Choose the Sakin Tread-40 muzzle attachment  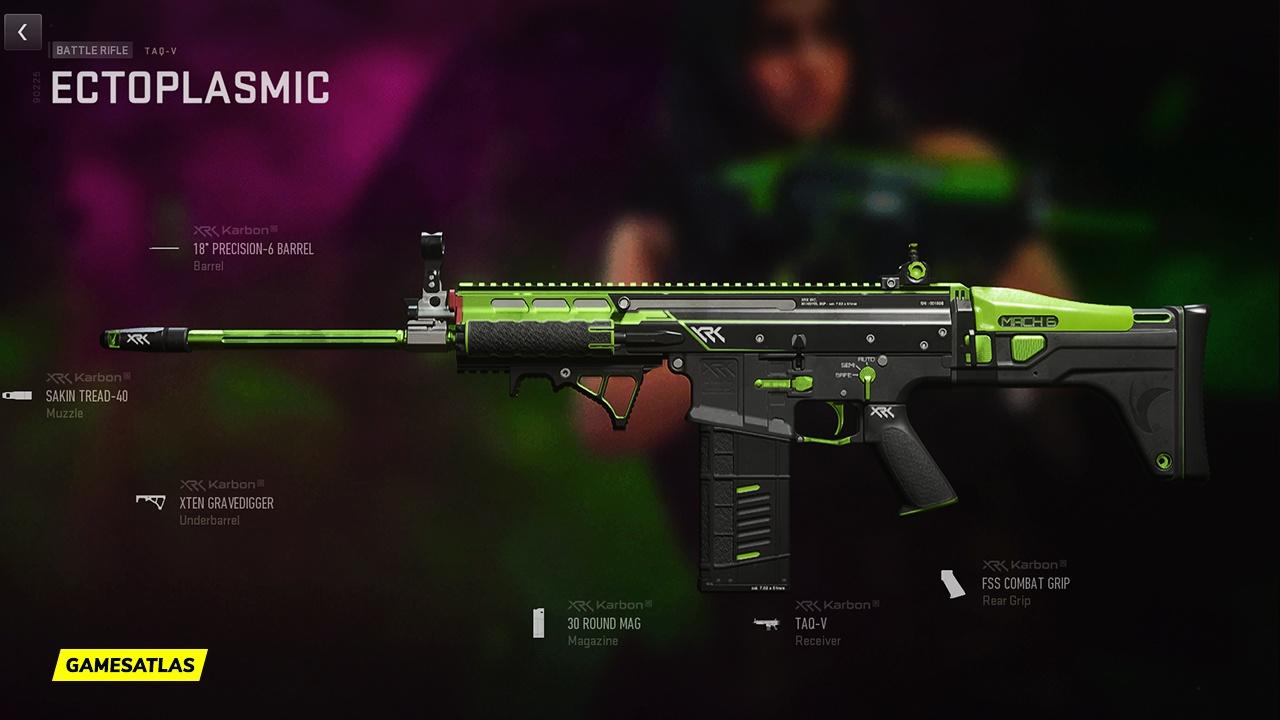coord(86,396)
